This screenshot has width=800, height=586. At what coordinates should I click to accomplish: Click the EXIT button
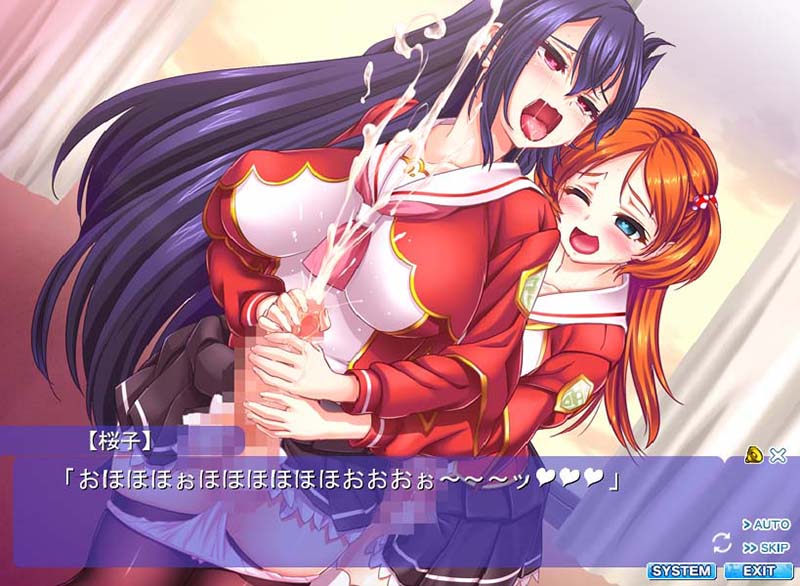coord(757,571)
